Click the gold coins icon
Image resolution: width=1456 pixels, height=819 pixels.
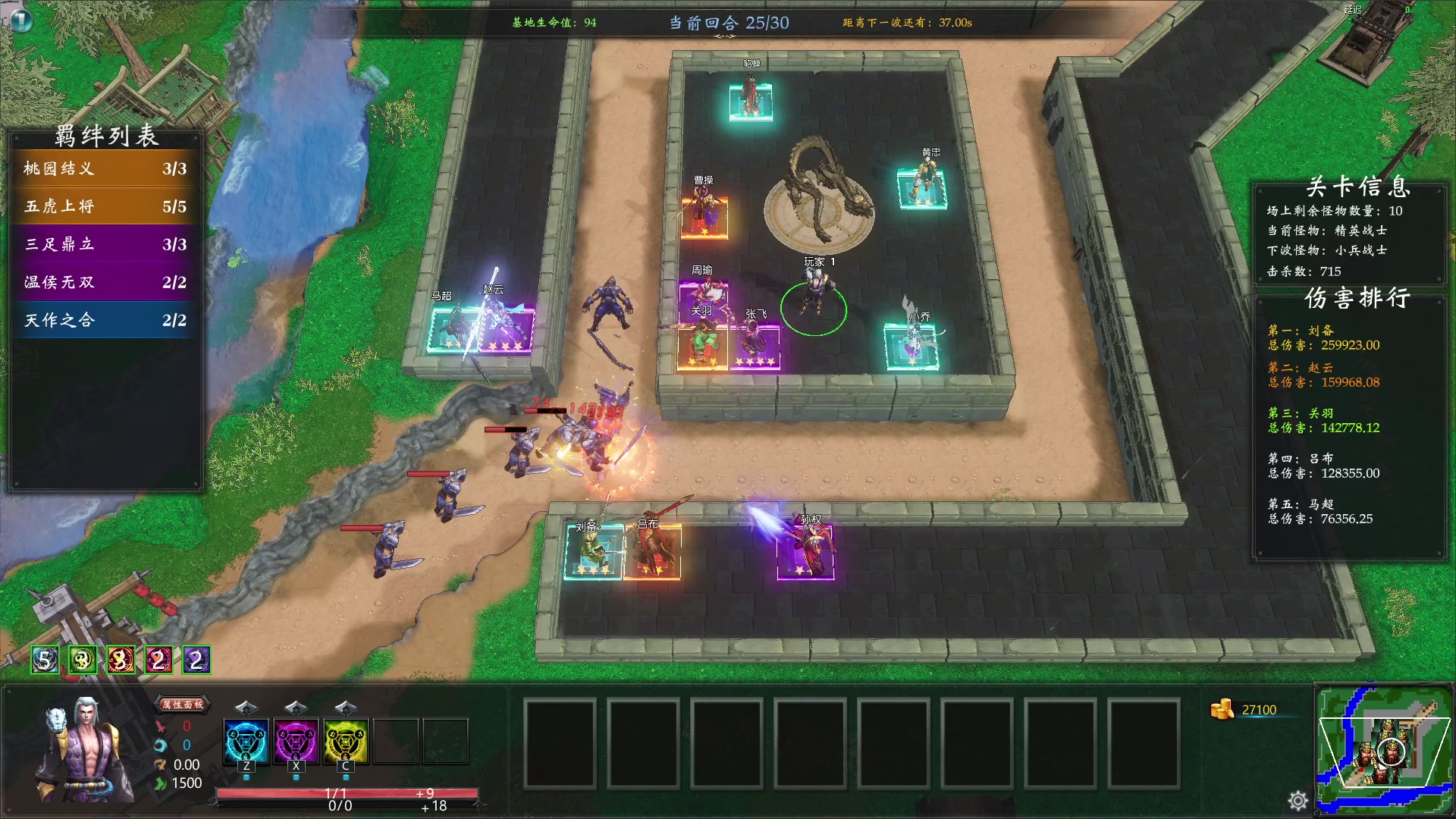(1221, 710)
